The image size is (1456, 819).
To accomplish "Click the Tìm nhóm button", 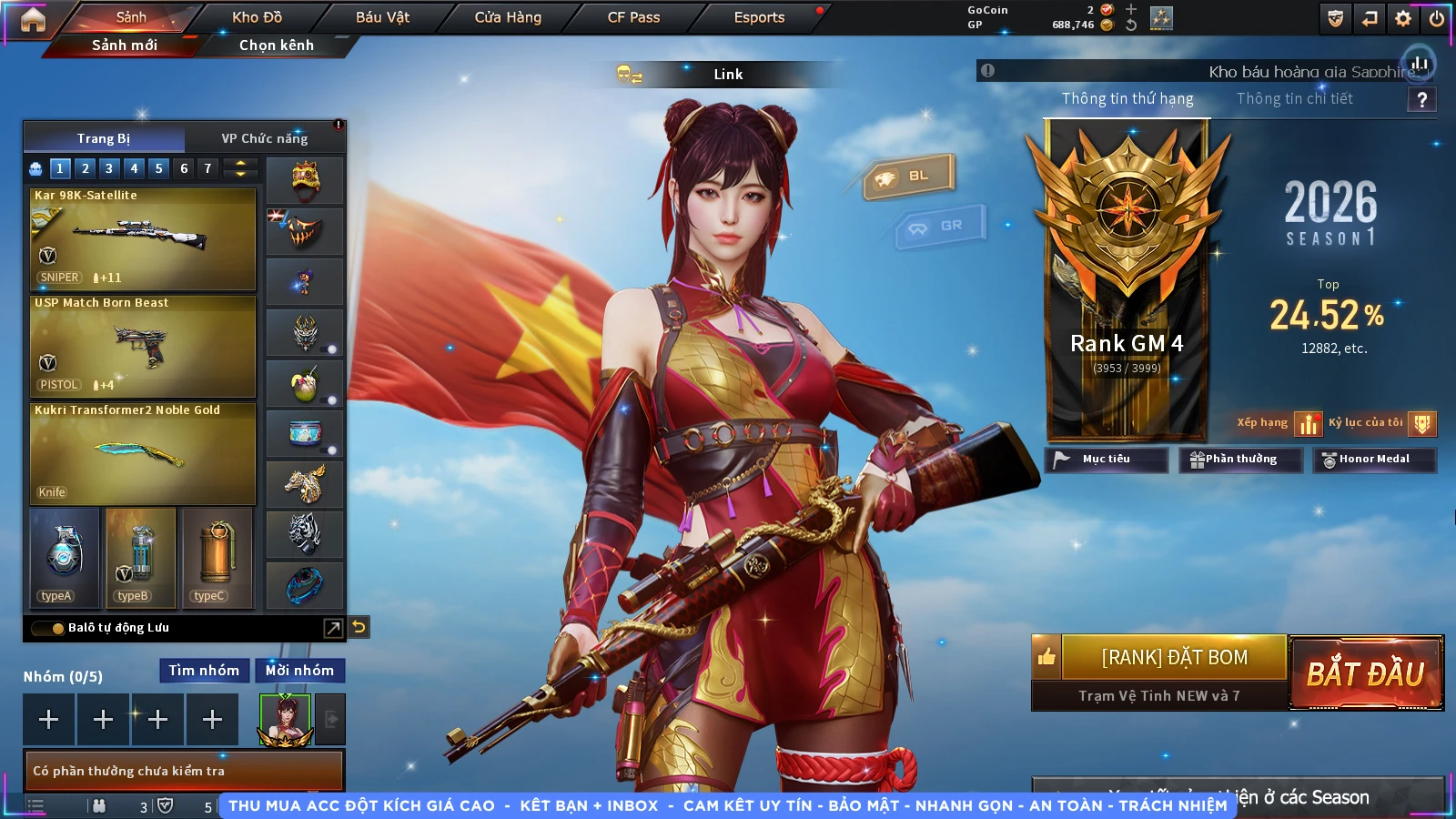I will [204, 671].
